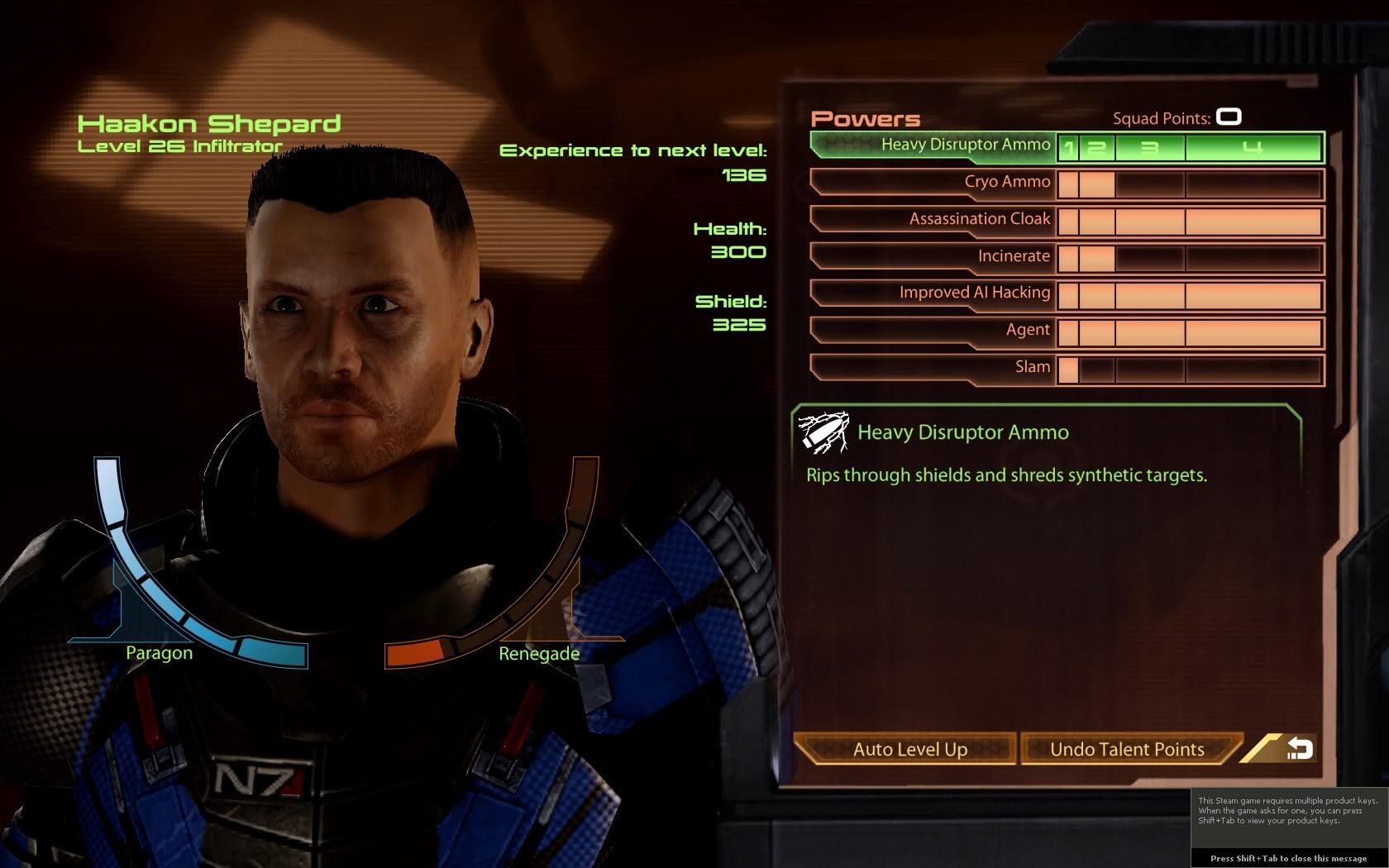Select the Heavy Disruptor Ammo power
1389x868 pixels.
pyautogui.click(x=965, y=145)
